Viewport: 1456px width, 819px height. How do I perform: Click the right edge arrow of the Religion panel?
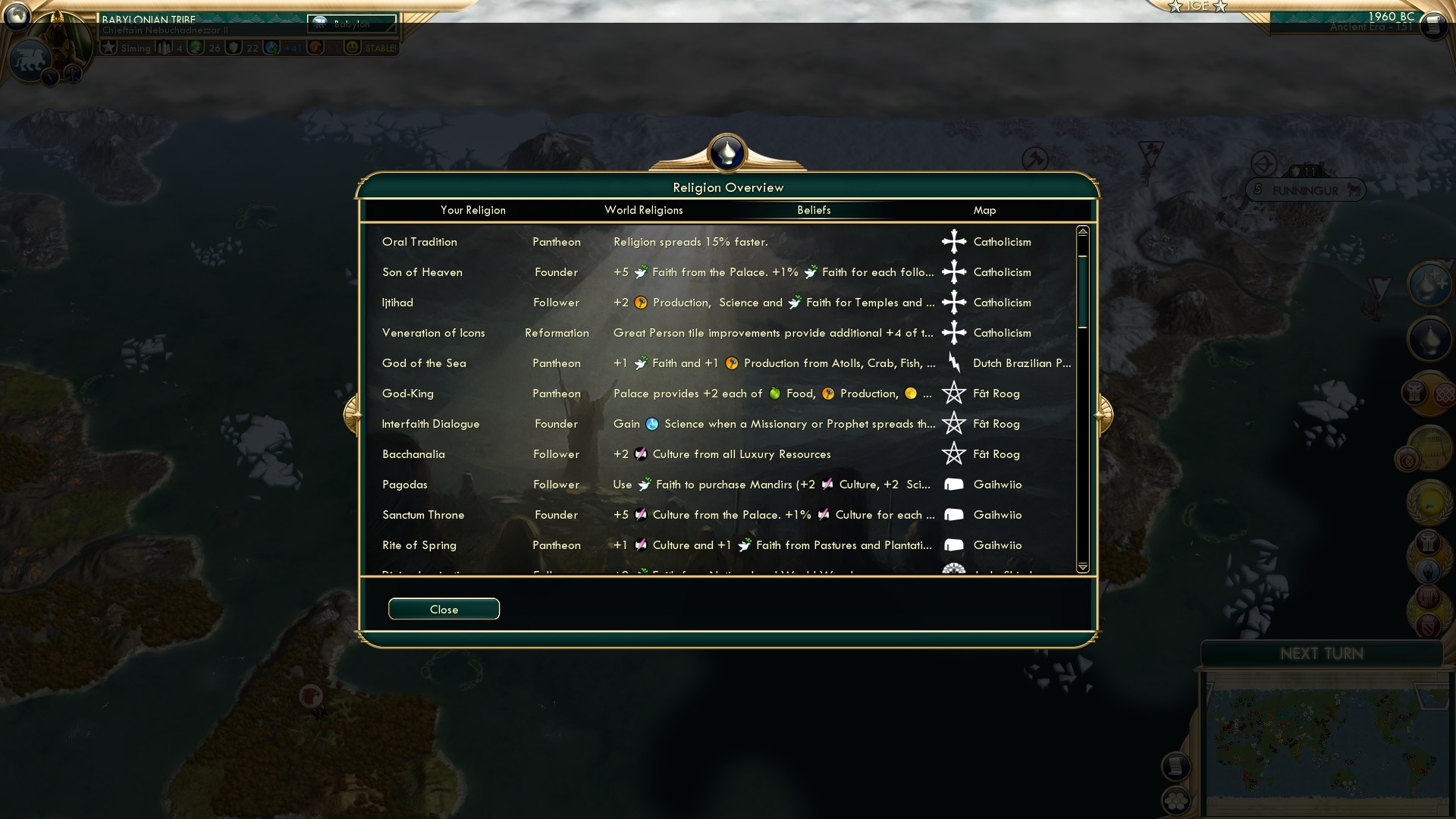point(1104,413)
